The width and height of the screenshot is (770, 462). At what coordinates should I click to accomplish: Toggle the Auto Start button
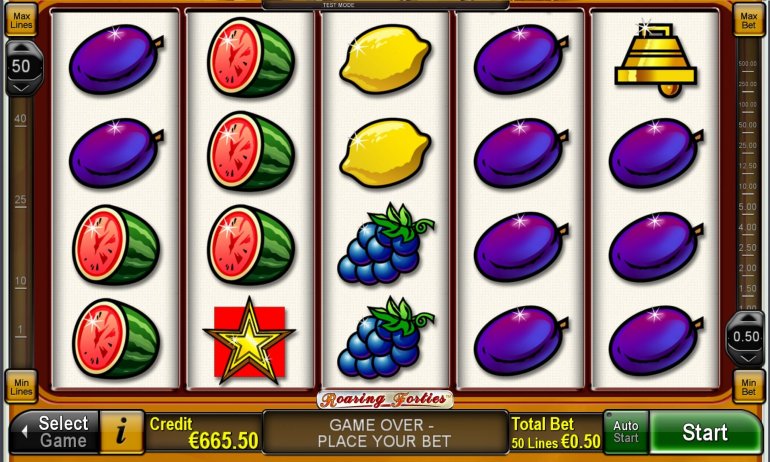pyautogui.click(x=626, y=433)
